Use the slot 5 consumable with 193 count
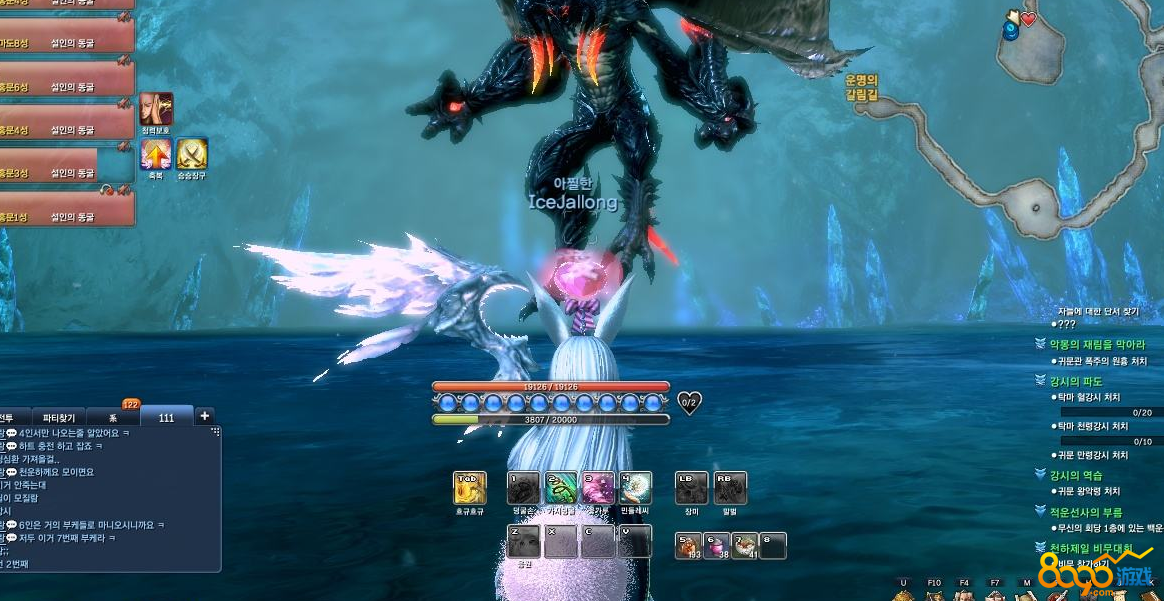The image size is (1164, 601). 688,545
